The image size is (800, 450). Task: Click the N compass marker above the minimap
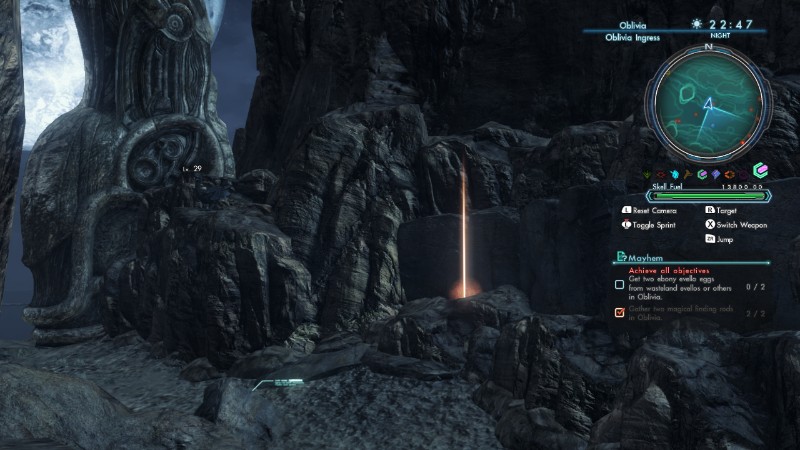coord(708,47)
